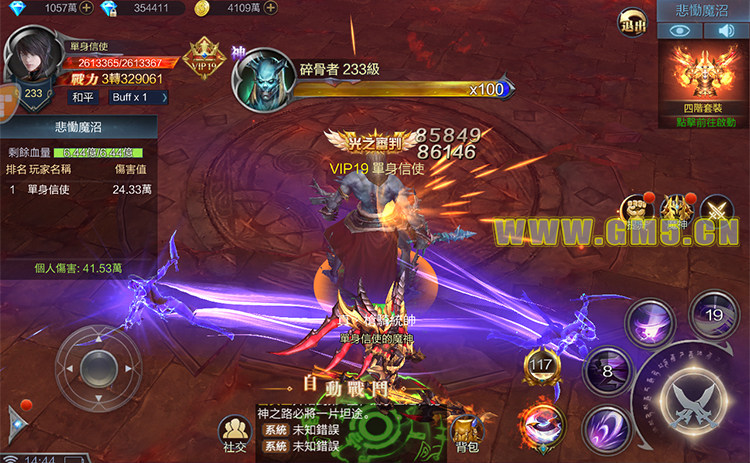750x463 pixels.
Task: Open the 社交 social menu
Action: (234, 432)
